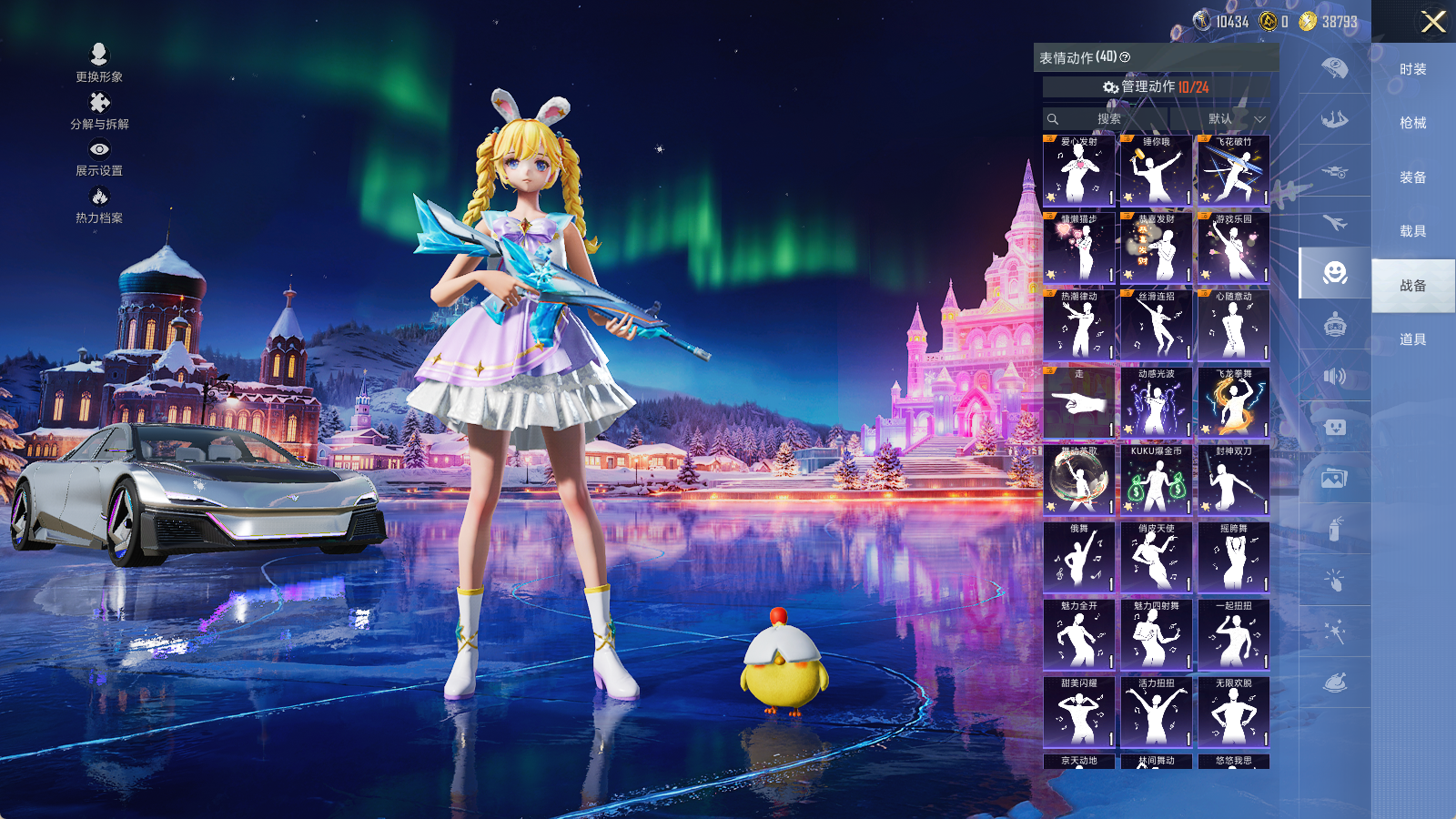The height and width of the screenshot is (819, 1456).
Task: Switch to the 载具 vehicles tab
Action: click(1412, 231)
